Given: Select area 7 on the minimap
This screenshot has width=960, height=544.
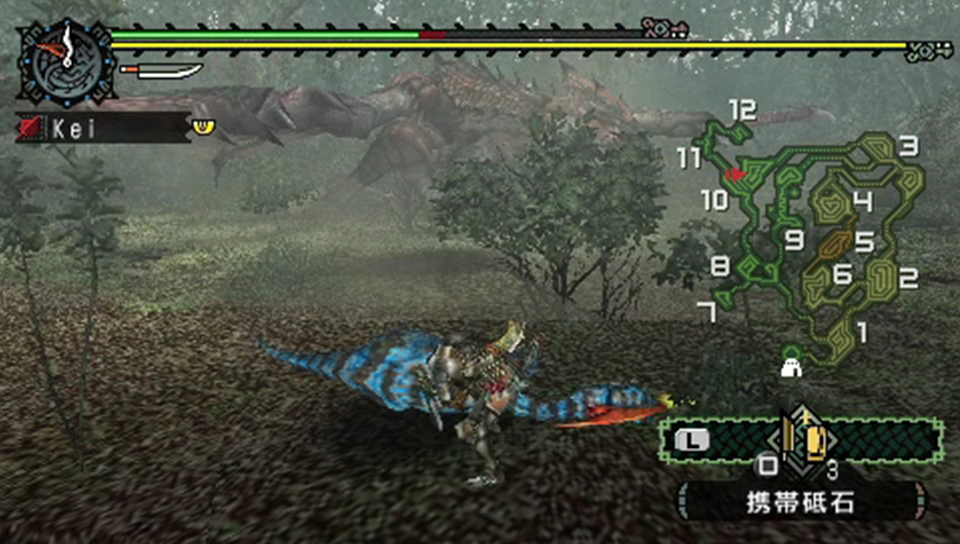Looking at the screenshot, I should 708,313.
